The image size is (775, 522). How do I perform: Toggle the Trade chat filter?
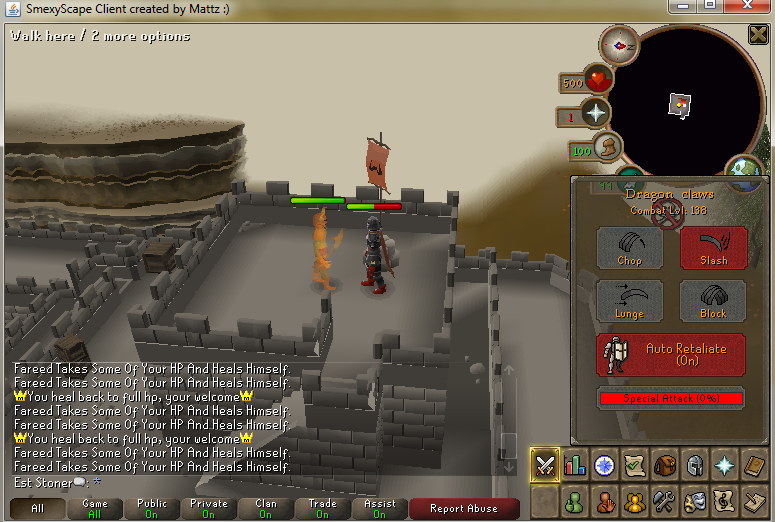pos(322,509)
